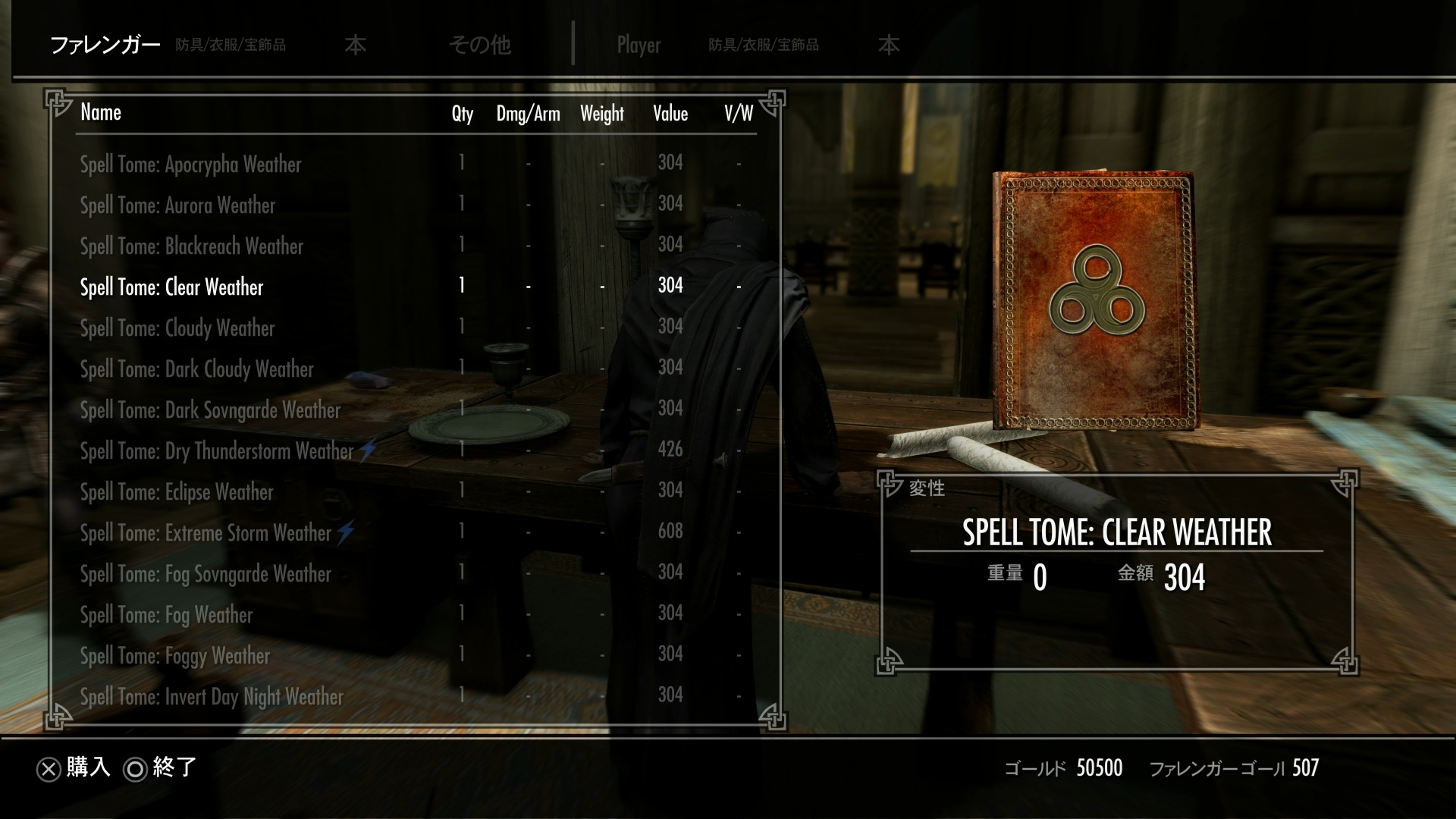The width and height of the screenshot is (1456, 819).
Task: Sort items by the Name header
Action: [x=101, y=113]
